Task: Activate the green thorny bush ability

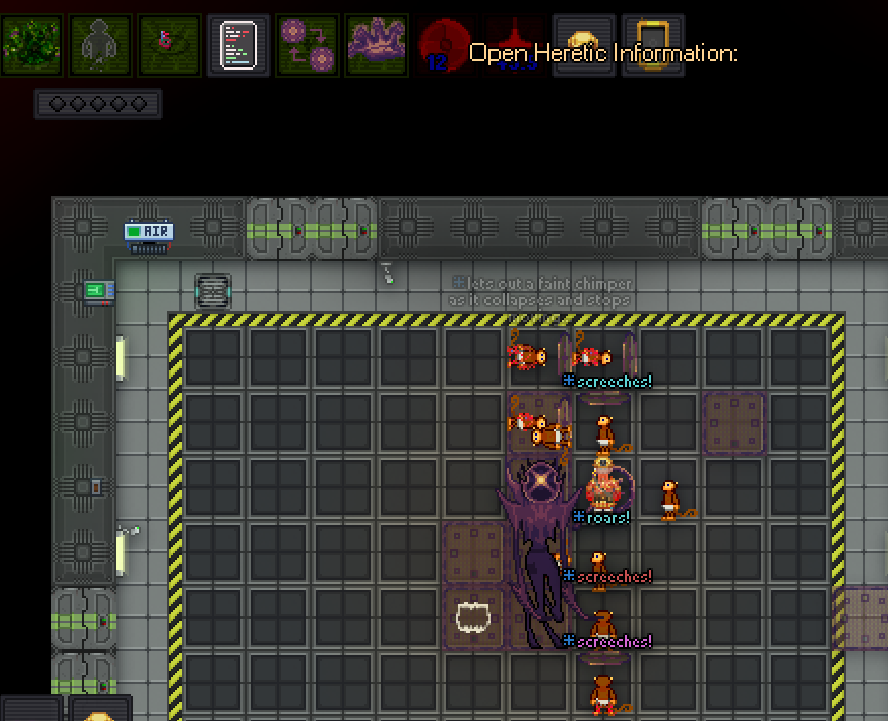Action: pyautogui.click(x=32, y=45)
